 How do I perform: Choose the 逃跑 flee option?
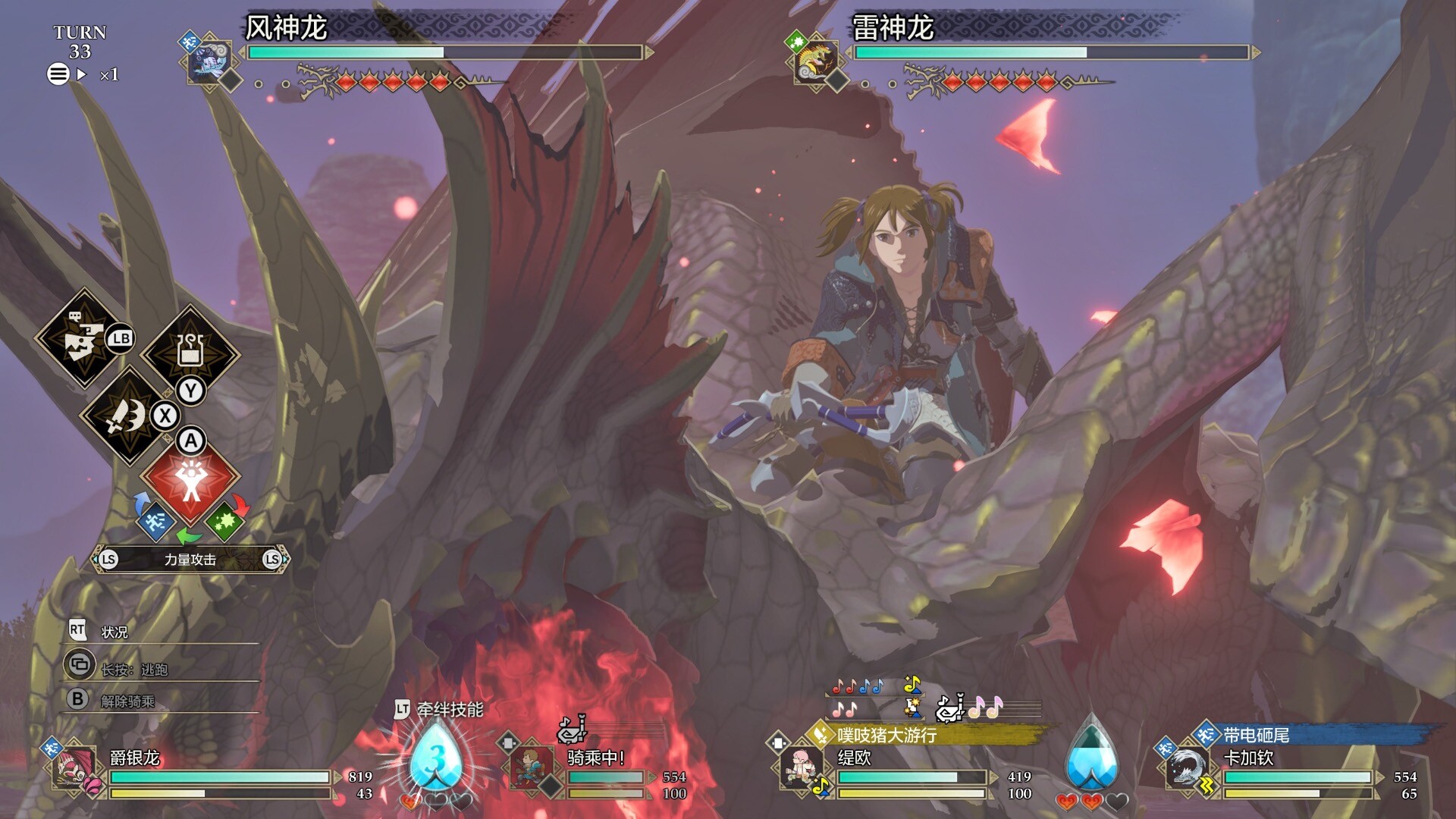click(x=133, y=669)
